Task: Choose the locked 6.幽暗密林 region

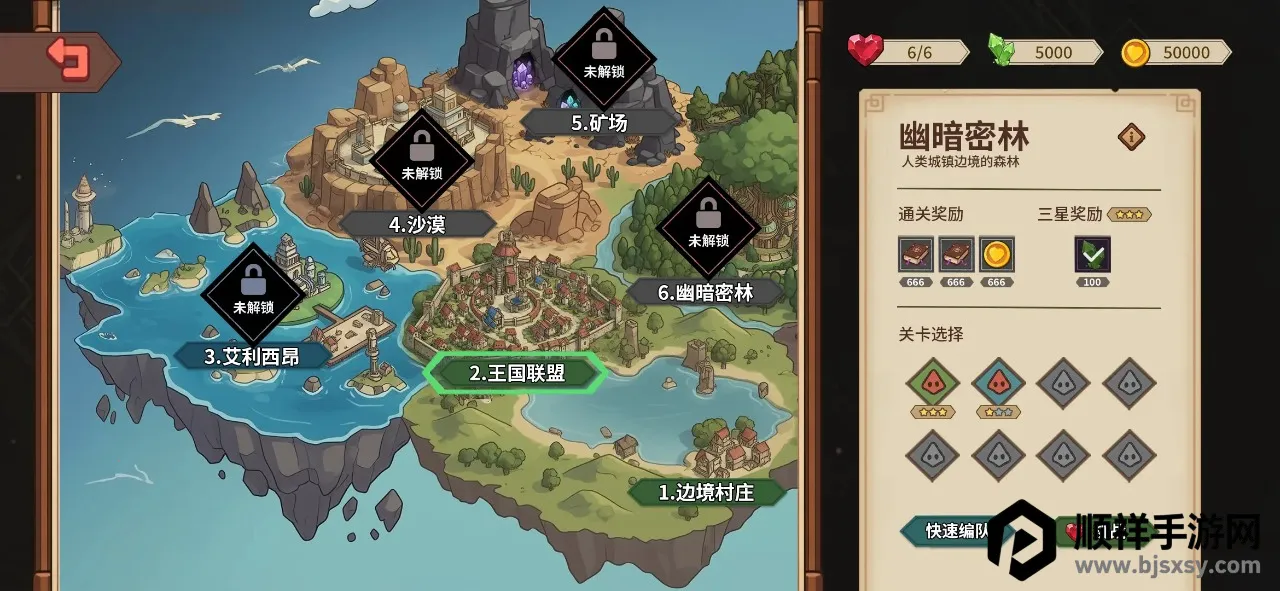Action: 705,292
